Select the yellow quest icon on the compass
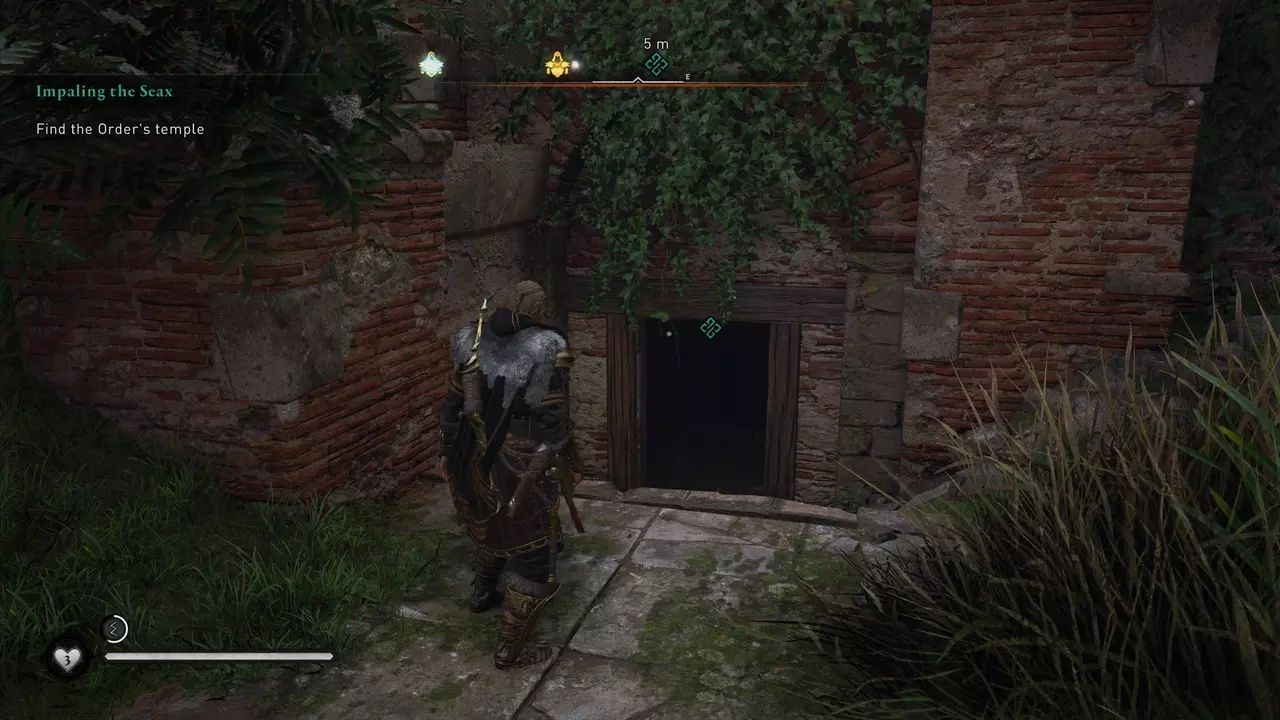 point(558,63)
